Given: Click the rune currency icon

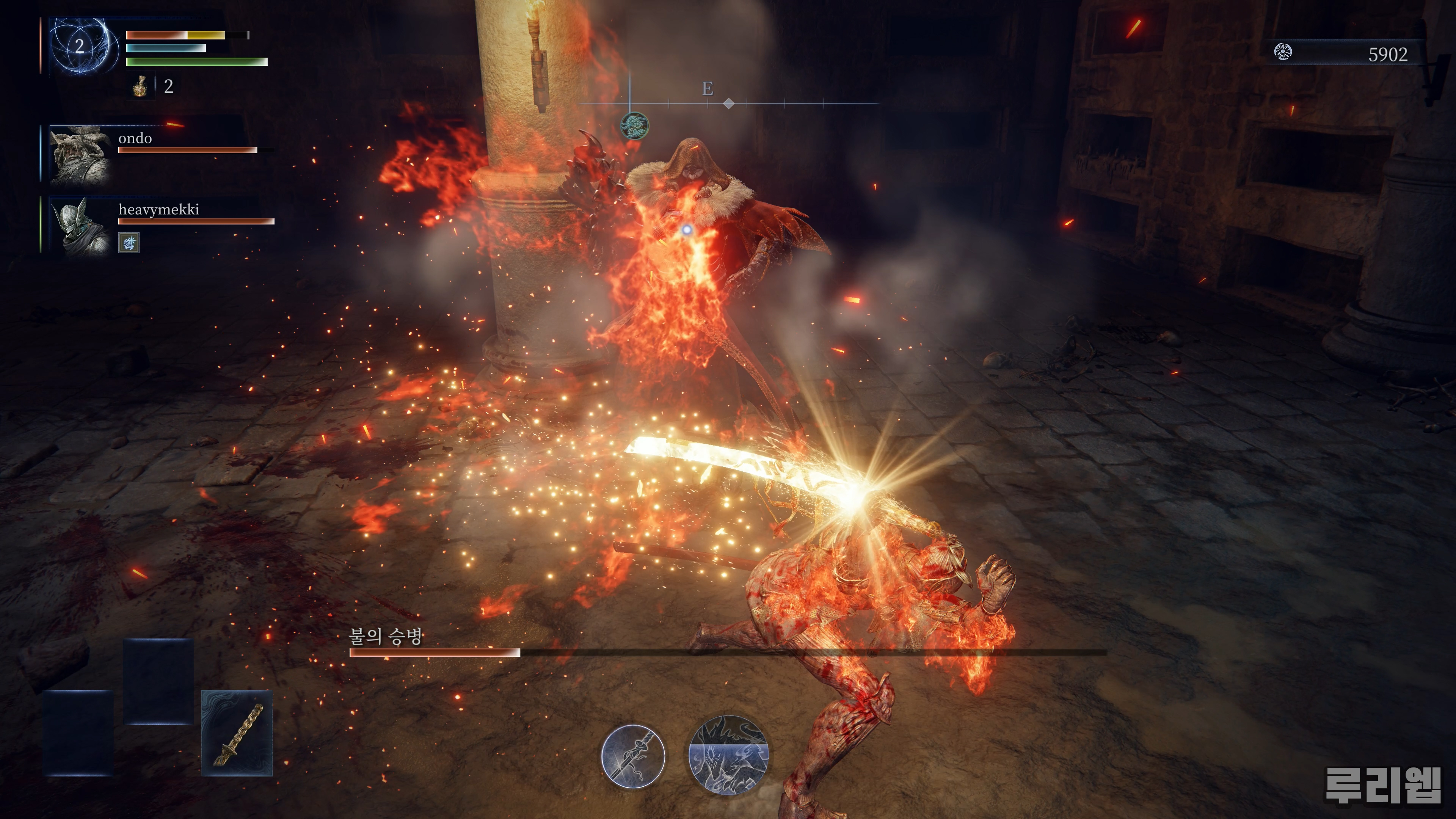Looking at the screenshot, I should [x=1283, y=53].
